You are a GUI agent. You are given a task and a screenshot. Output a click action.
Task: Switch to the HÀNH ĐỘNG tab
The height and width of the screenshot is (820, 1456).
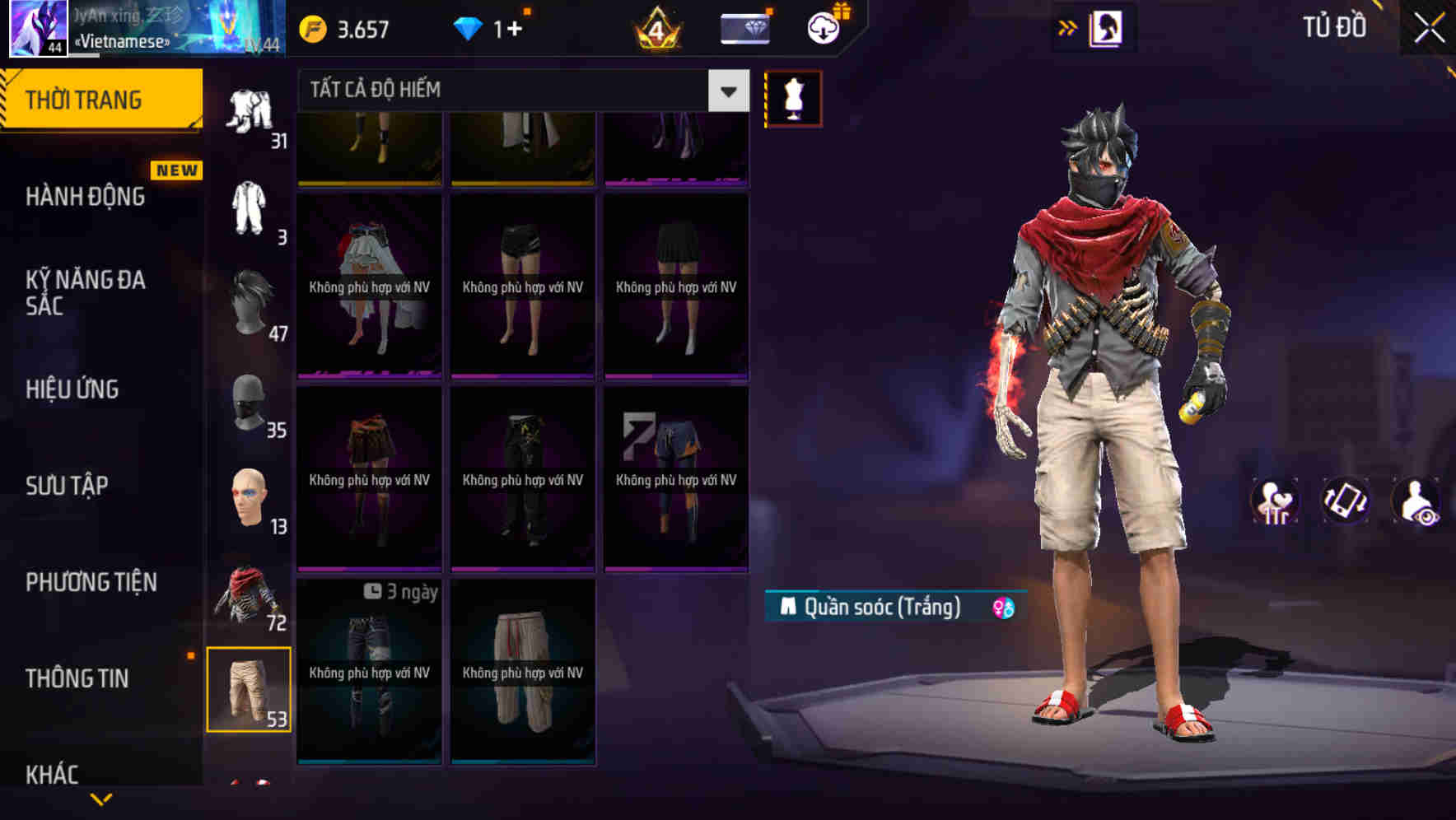point(85,197)
